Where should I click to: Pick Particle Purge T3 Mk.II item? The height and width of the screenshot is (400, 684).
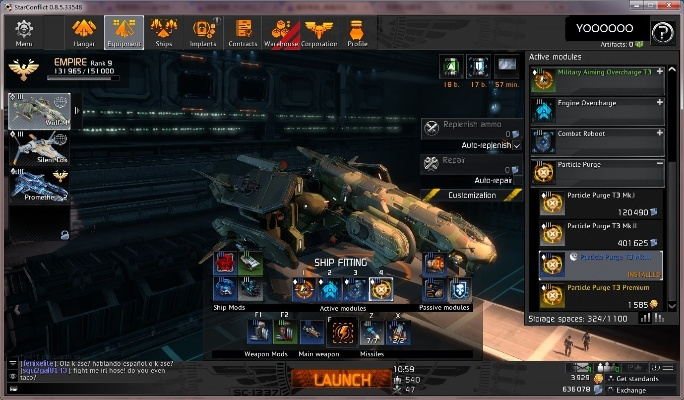(x=598, y=234)
